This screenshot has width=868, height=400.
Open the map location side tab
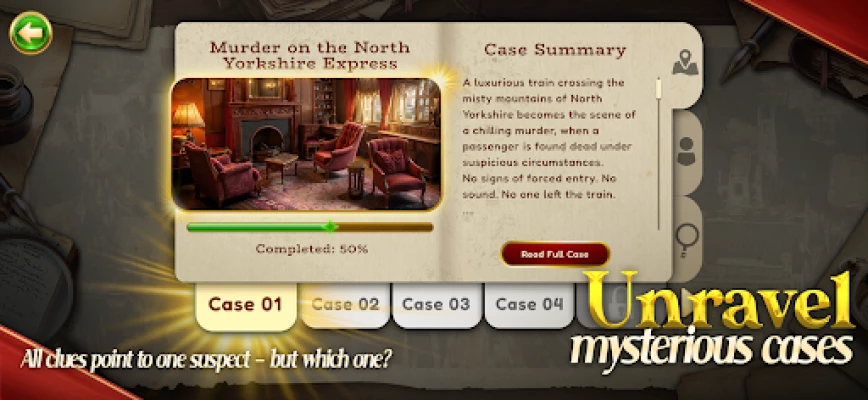(684, 65)
